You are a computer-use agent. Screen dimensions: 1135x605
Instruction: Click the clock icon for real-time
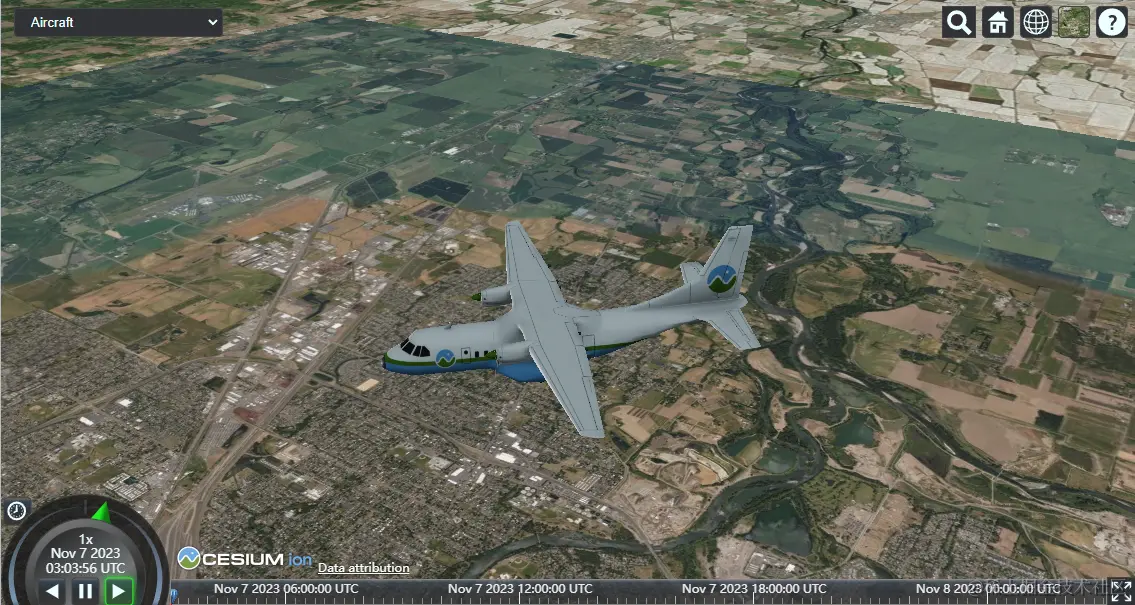[16, 511]
